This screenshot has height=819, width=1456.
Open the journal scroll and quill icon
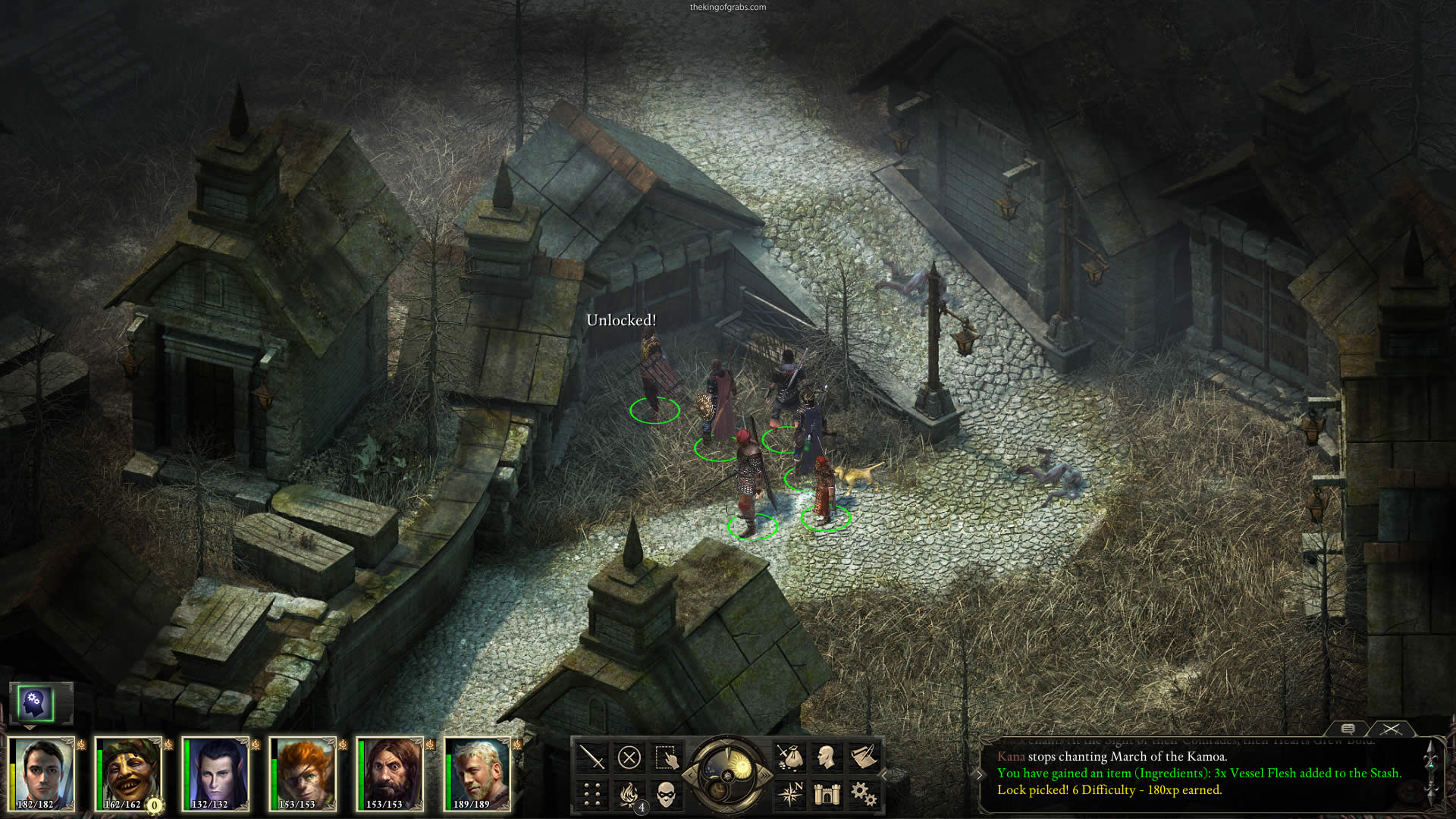864,757
